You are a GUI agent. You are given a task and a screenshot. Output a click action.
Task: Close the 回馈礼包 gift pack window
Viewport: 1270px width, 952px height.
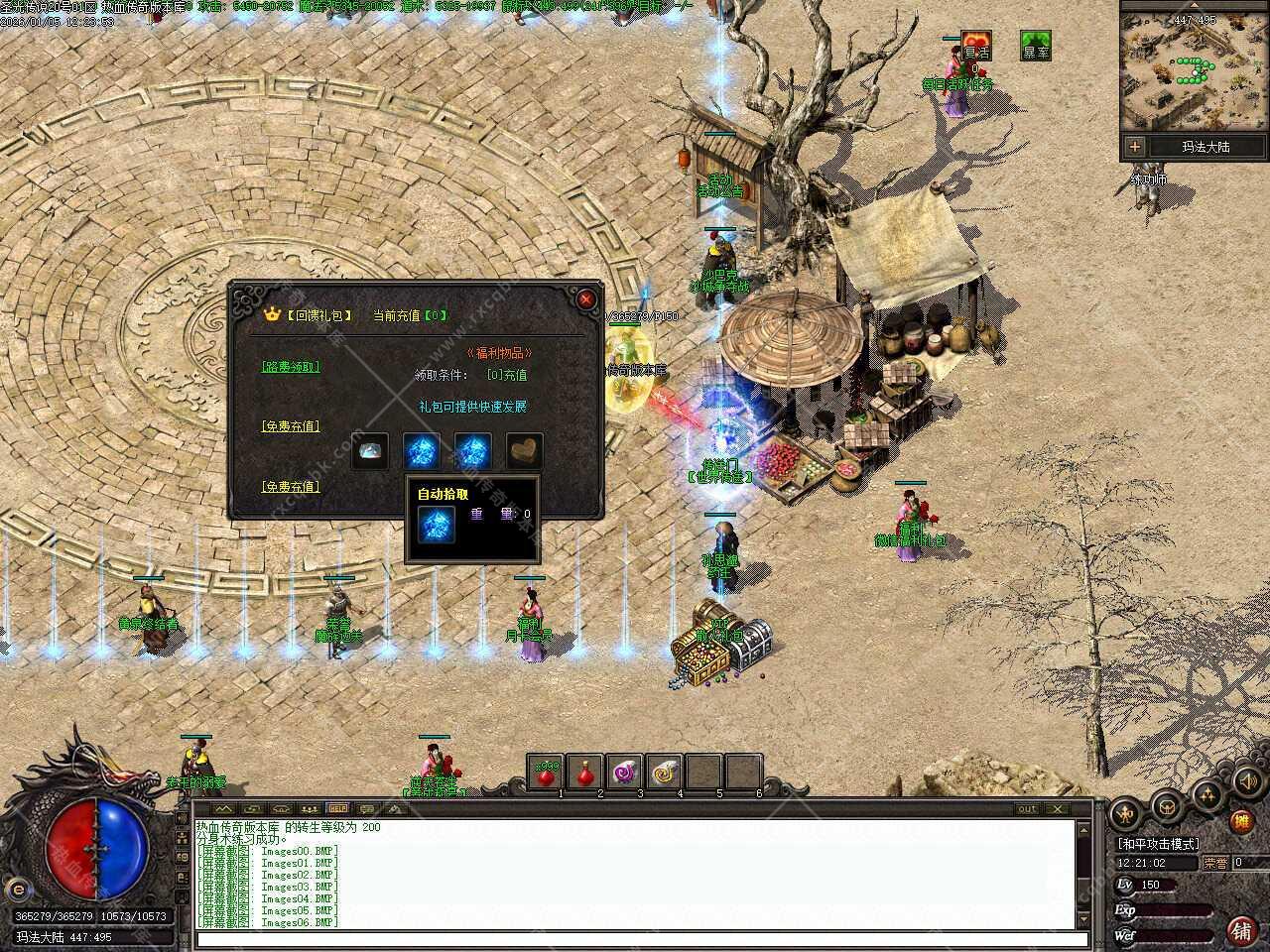pyautogui.click(x=586, y=298)
